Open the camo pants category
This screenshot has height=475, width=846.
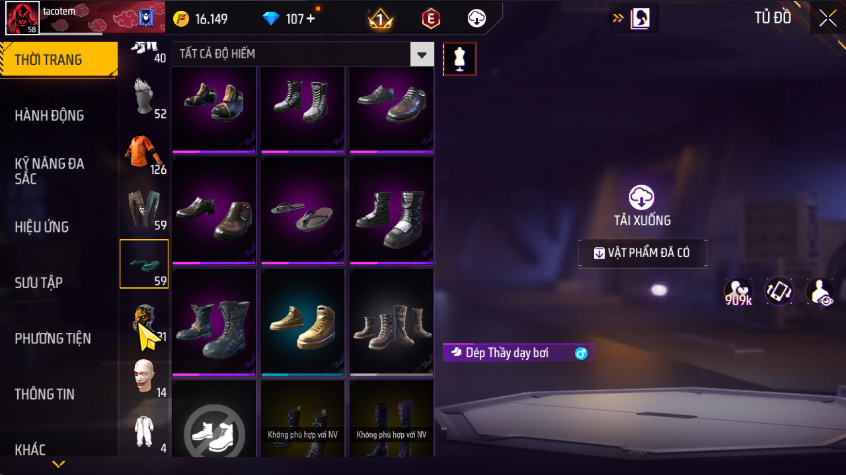[141, 207]
